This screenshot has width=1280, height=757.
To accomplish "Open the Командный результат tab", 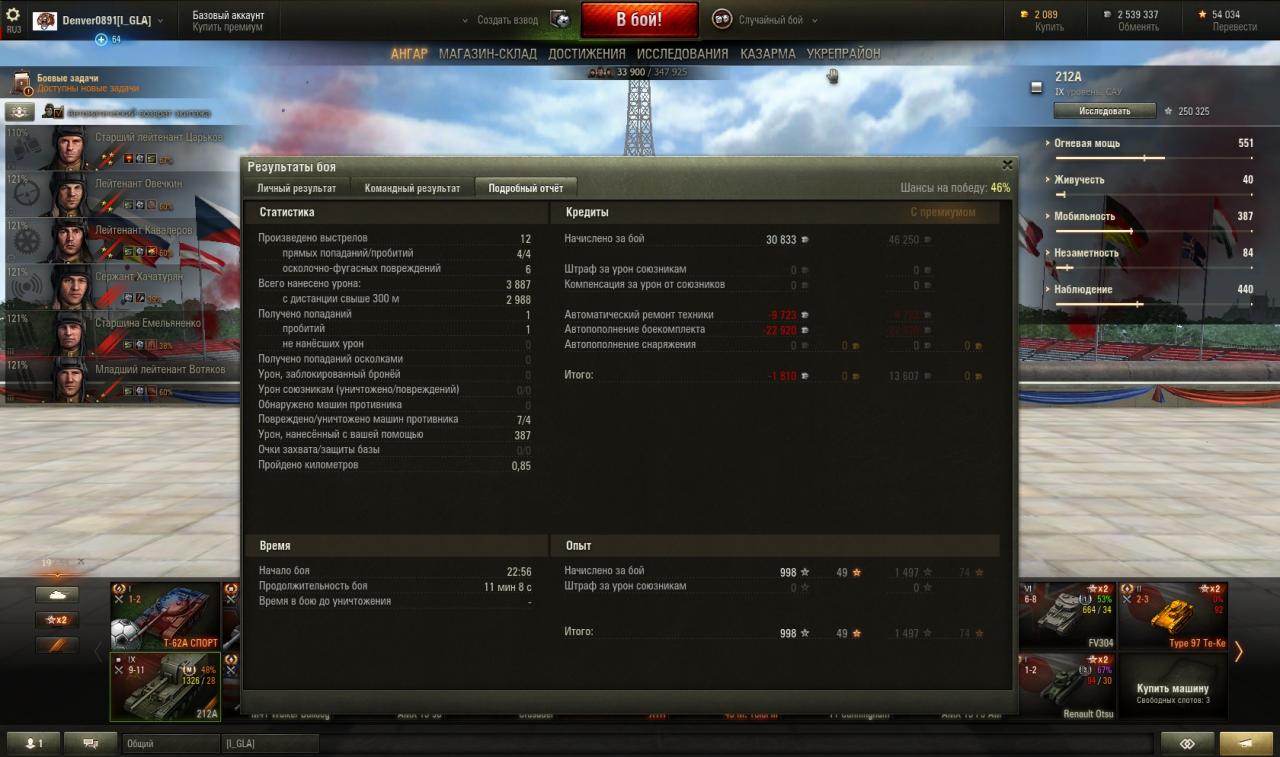I will pos(412,188).
